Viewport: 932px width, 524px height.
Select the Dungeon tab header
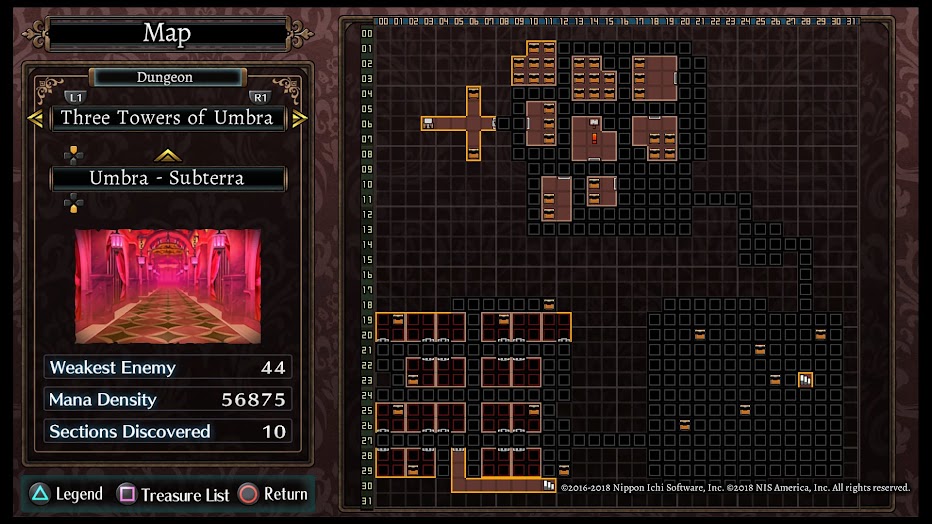[x=167, y=77]
